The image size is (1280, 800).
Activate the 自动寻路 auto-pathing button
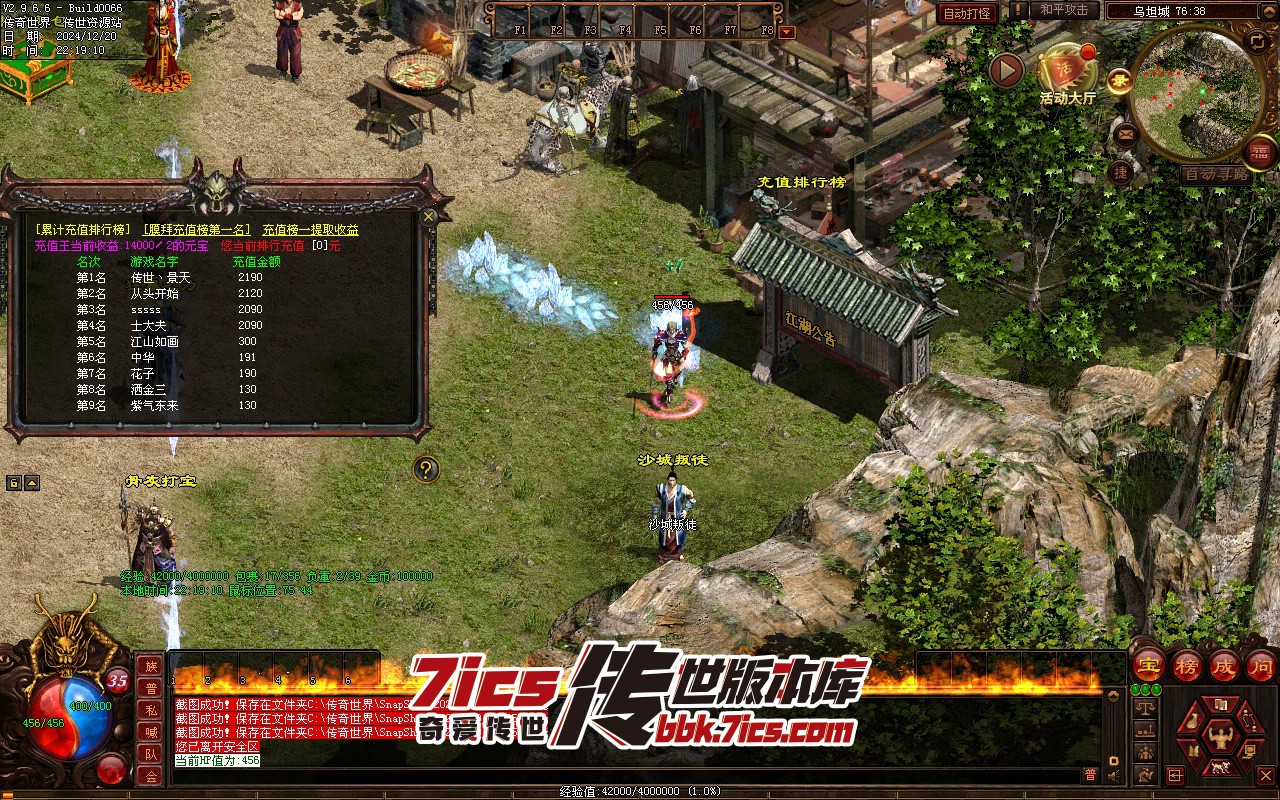1215,174
